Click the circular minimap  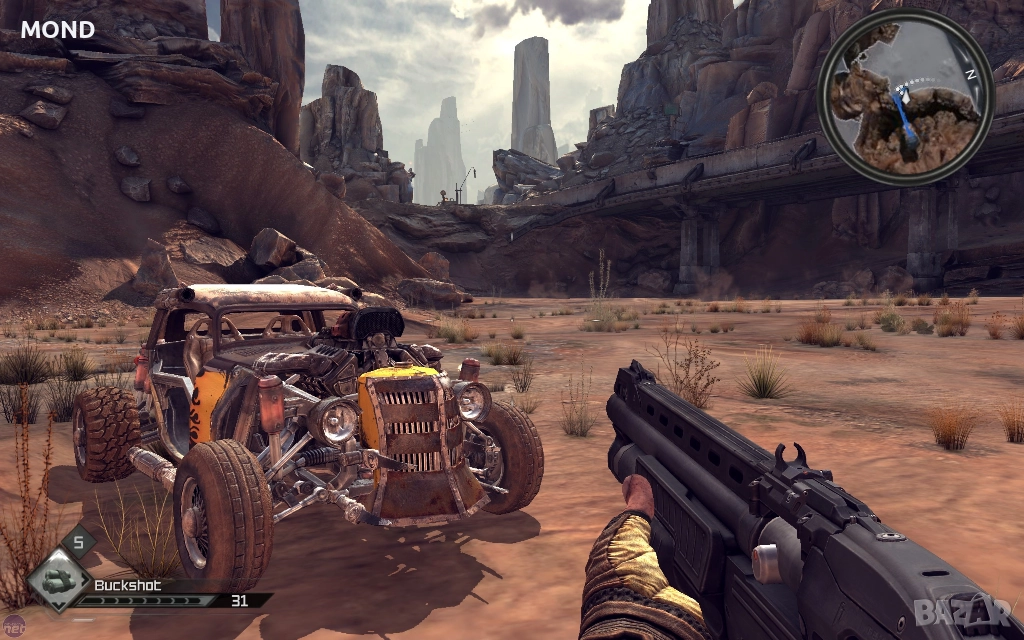(906, 98)
